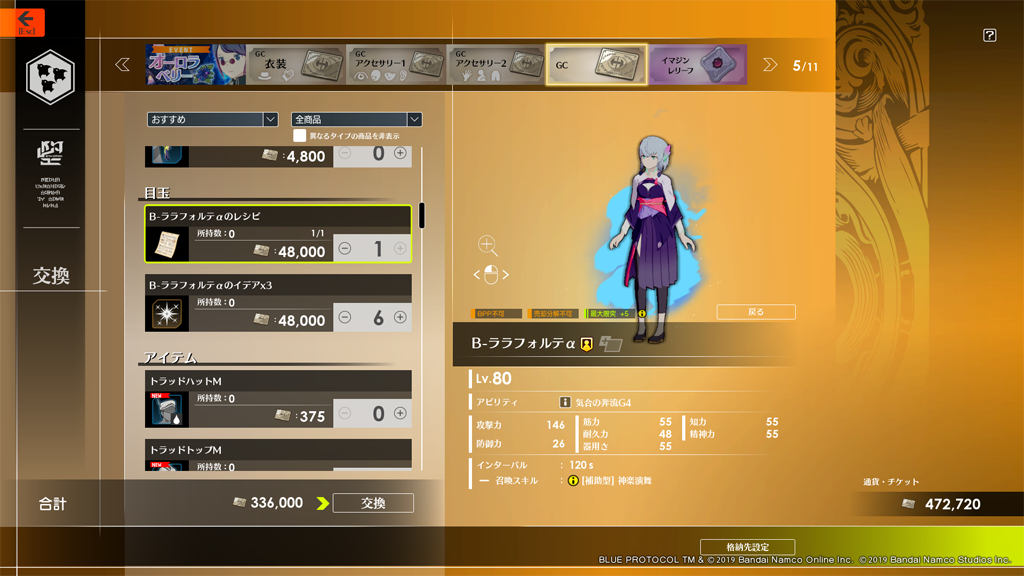1024x576 pixels.
Task: Open the おすすめ sort dropdown
Action: (212, 119)
